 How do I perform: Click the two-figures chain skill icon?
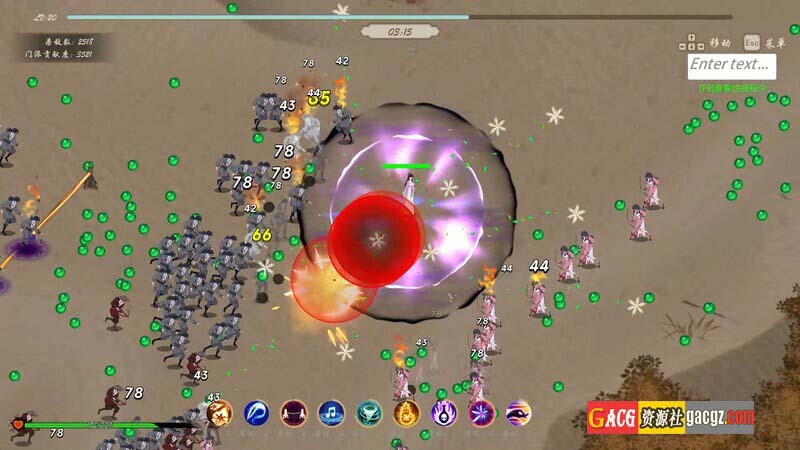(x=293, y=412)
